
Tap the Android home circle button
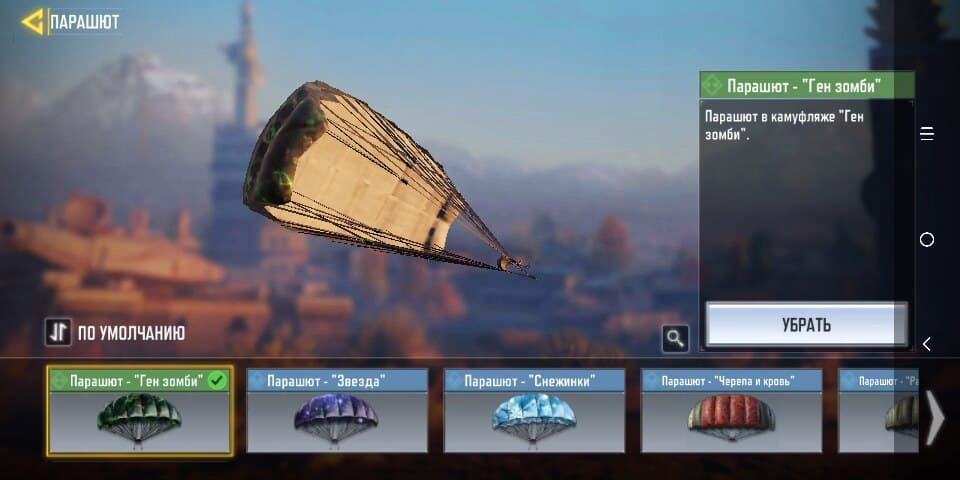click(927, 240)
